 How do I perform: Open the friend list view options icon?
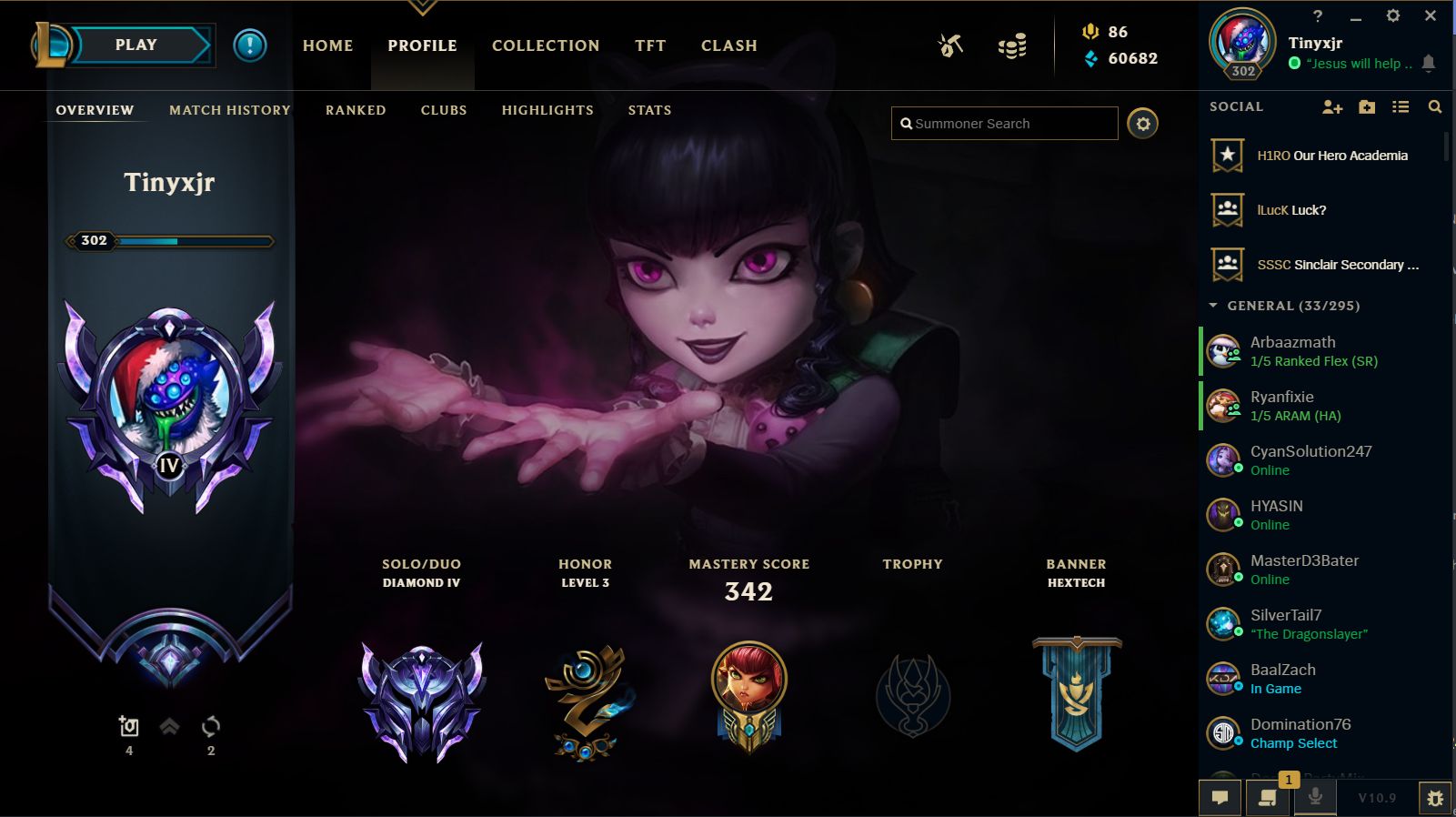tap(1401, 106)
